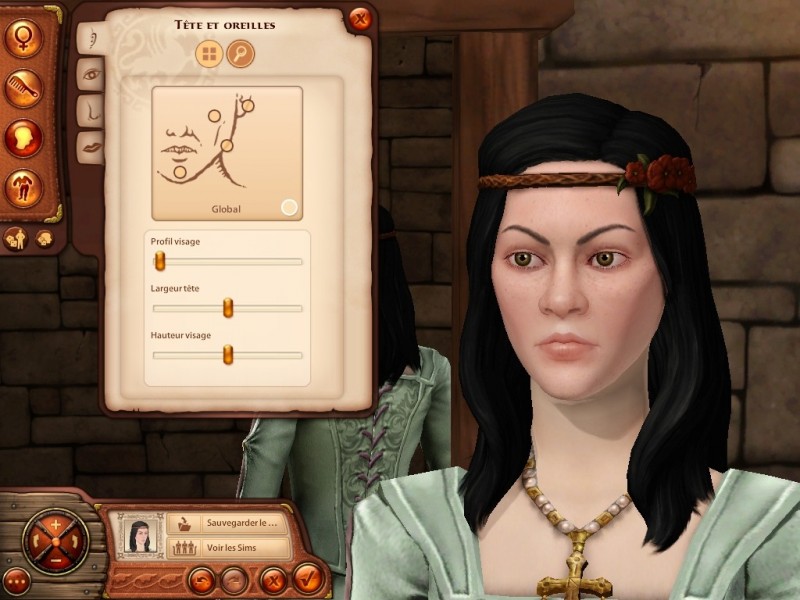Screen dimensions: 800x600
Task: Select the head profile category
Action: [x=23, y=137]
